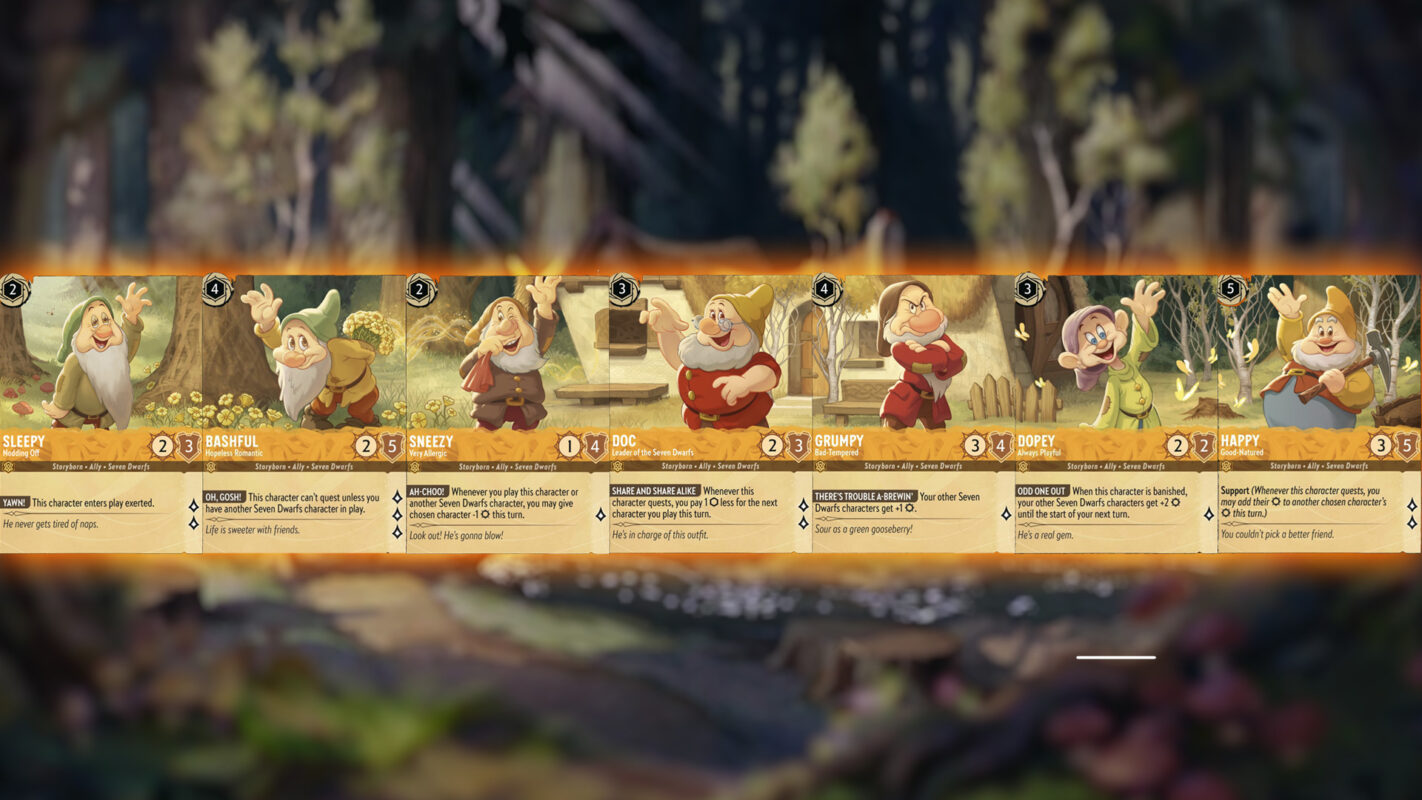Select the Happy Good-Natured card
Screen dimensions: 1422x800
click(x=1319, y=413)
